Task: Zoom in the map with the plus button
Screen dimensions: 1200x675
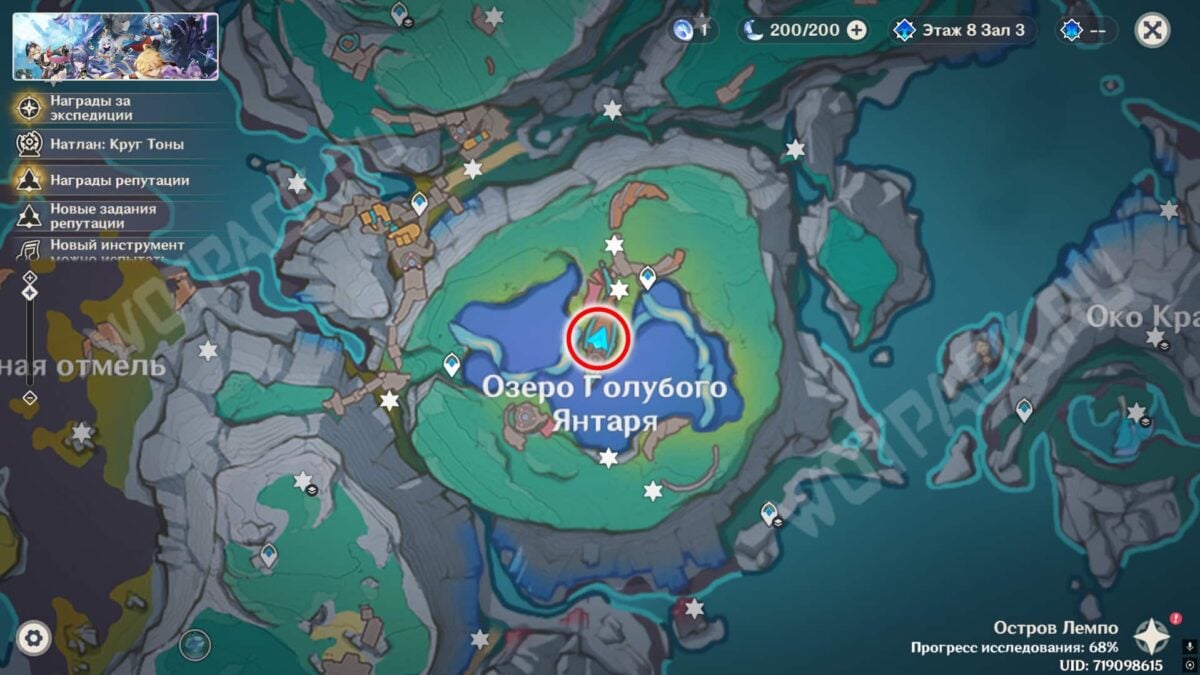Action: pyautogui.click(x=30, y=276)
